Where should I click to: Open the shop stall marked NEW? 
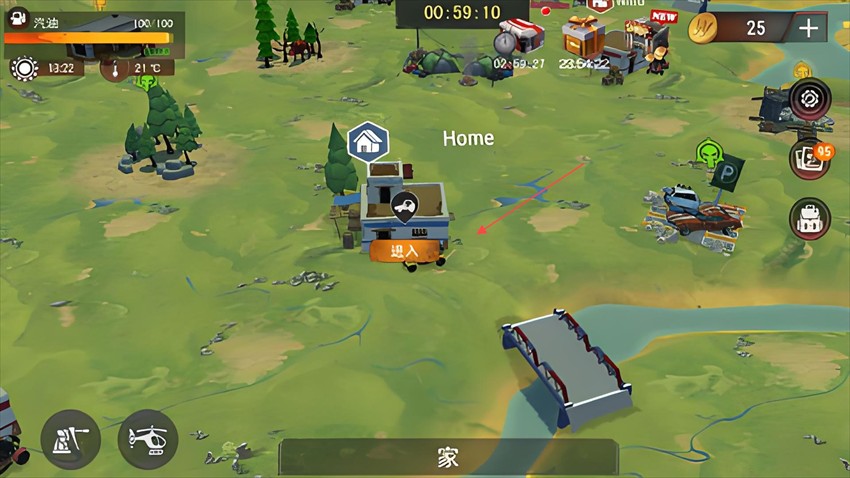pyautogui.click(x=648, y=38)
